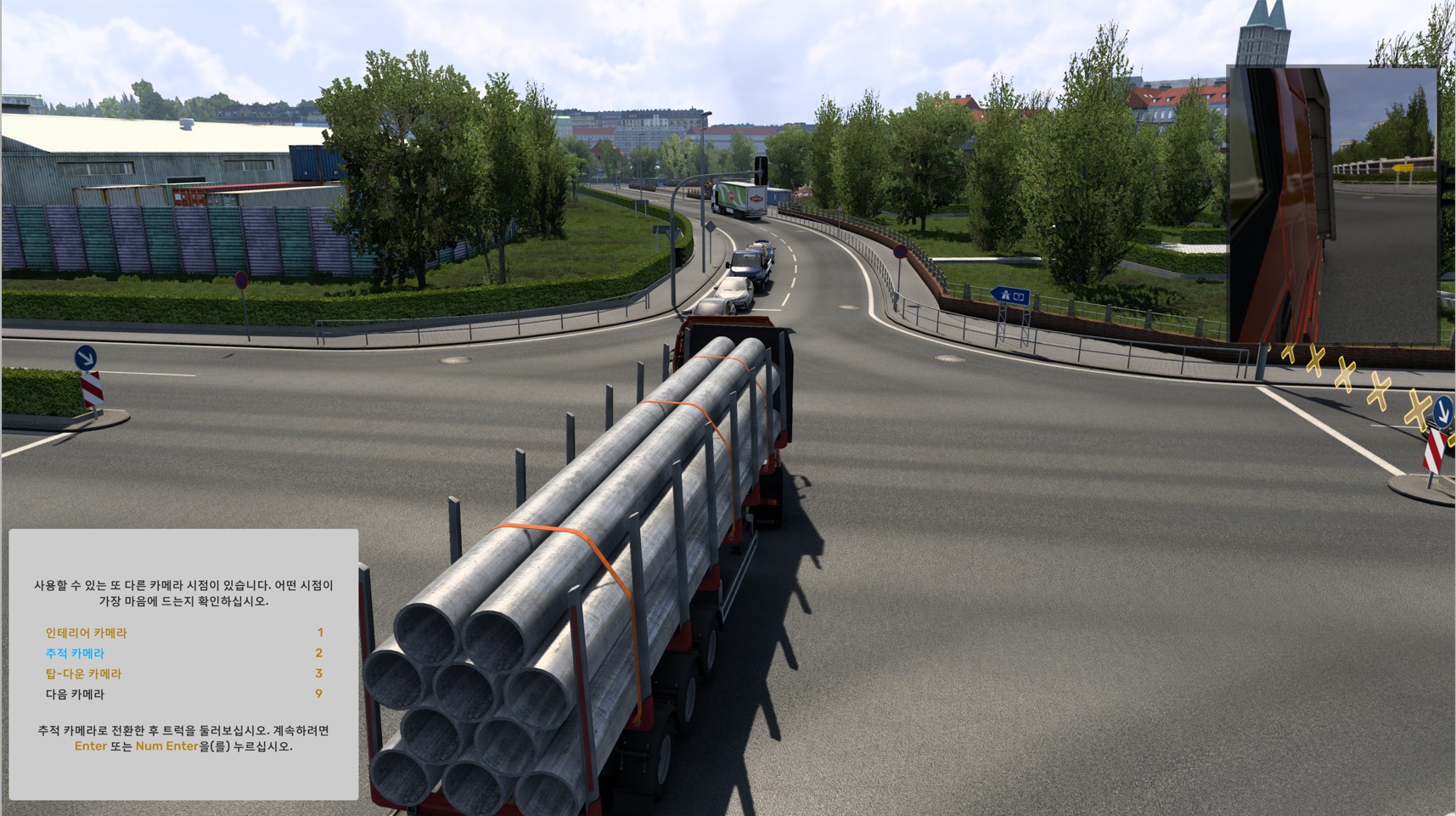Click the side mirror view overlay

[1331, 204]
